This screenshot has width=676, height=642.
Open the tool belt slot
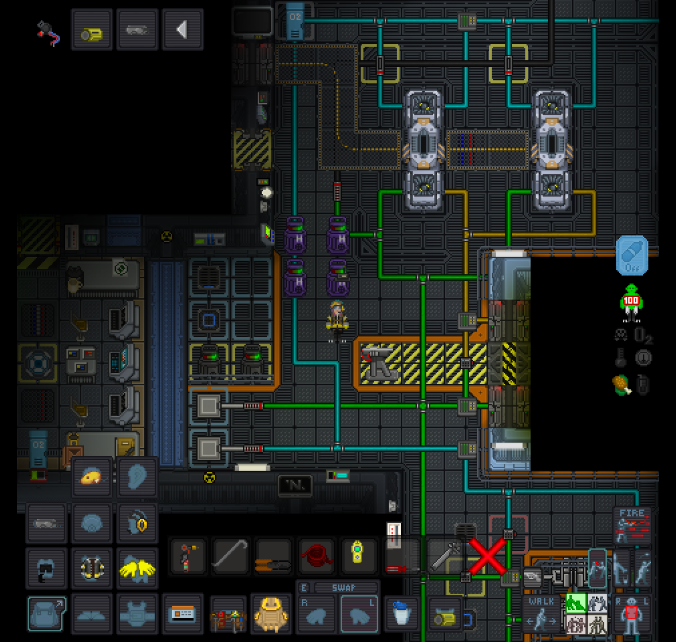pos(229,611)
